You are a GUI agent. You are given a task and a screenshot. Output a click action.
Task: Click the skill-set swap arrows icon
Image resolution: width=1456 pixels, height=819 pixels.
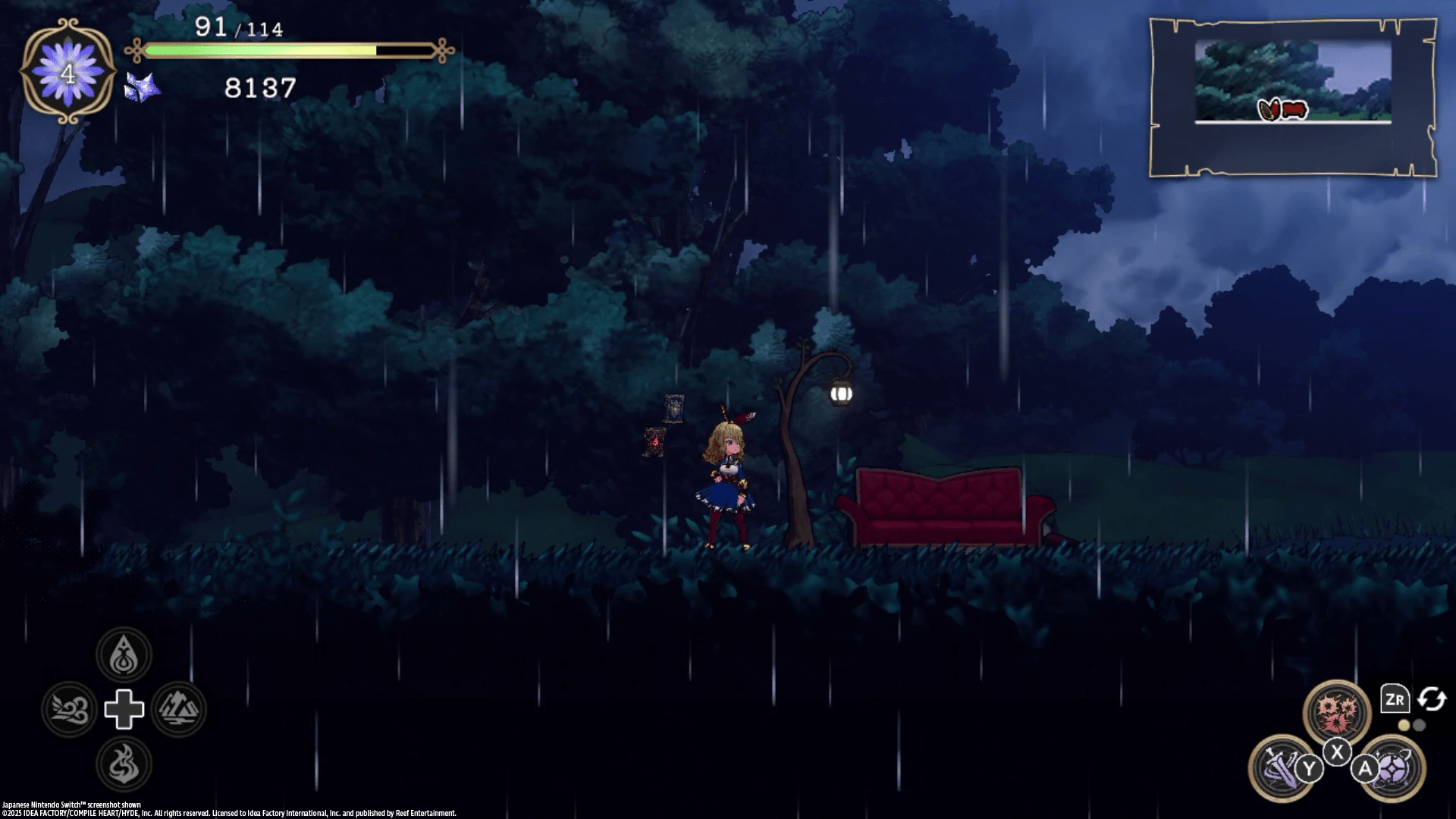point(1431,700)
